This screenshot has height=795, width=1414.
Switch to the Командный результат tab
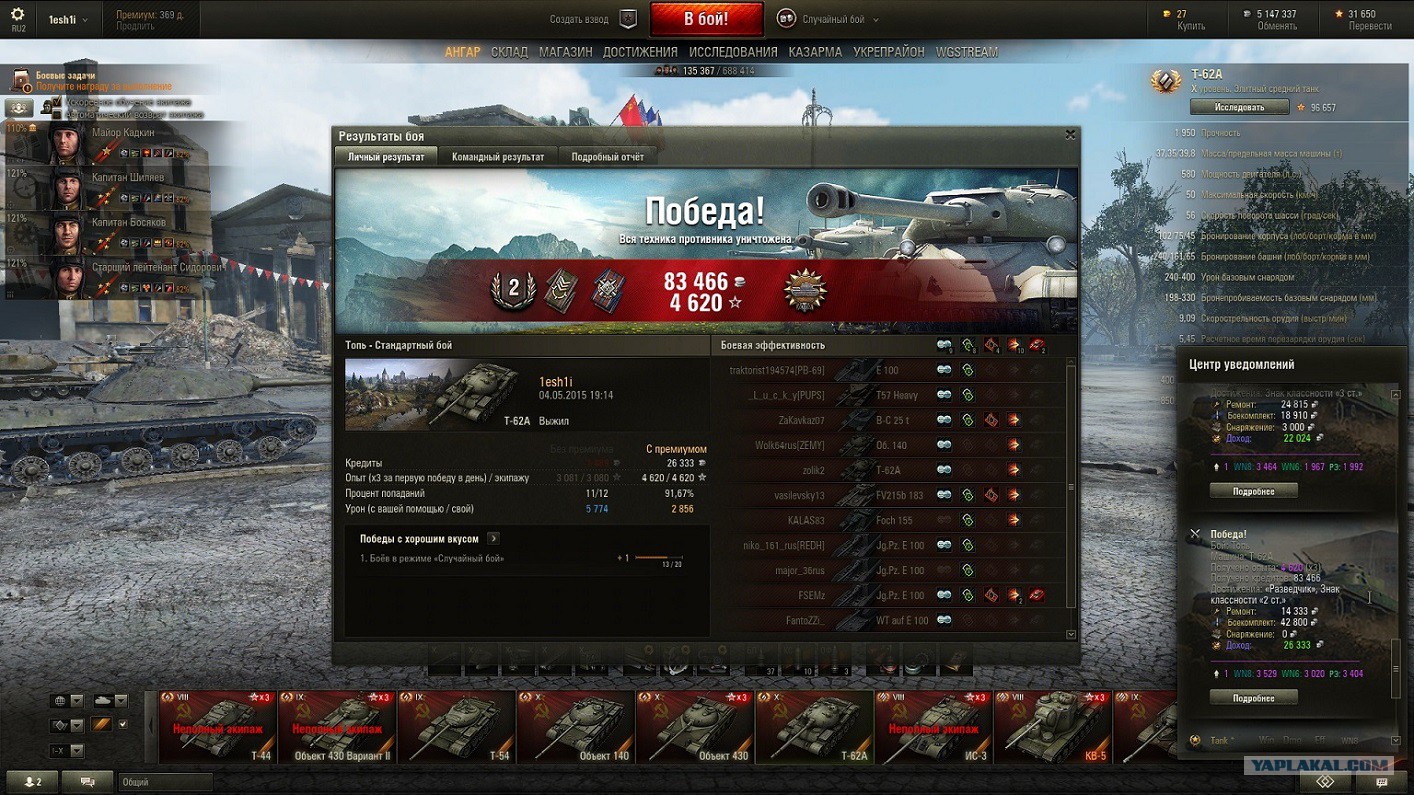tap(498, 157)
